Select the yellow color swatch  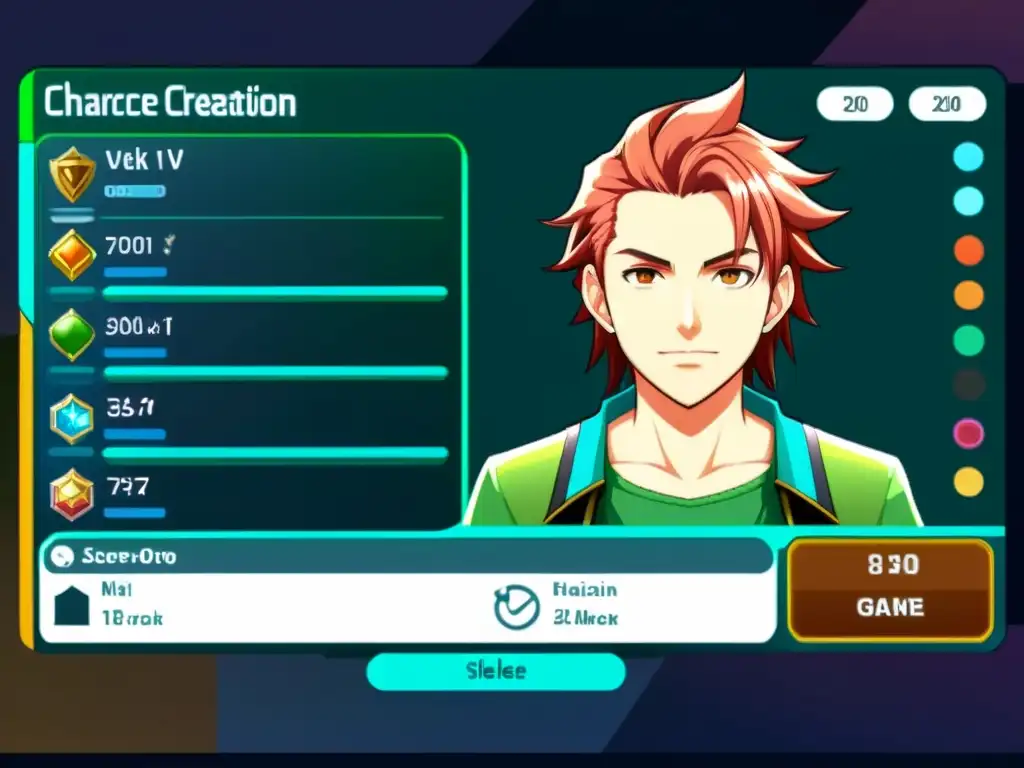pyautogui.click(x=968, y=481)
